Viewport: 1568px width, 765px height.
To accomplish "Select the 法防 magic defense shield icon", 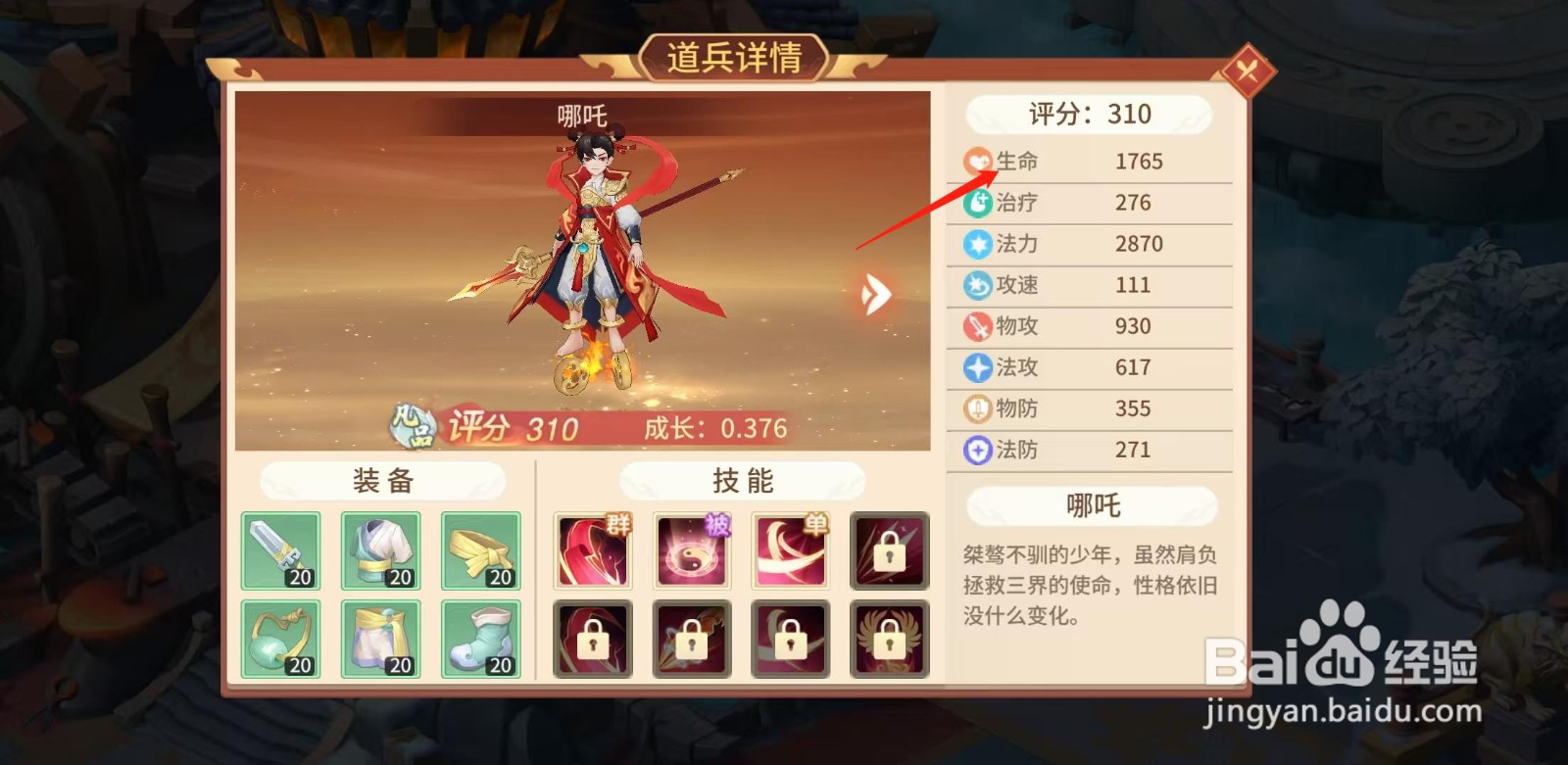I will coord(977,450).
